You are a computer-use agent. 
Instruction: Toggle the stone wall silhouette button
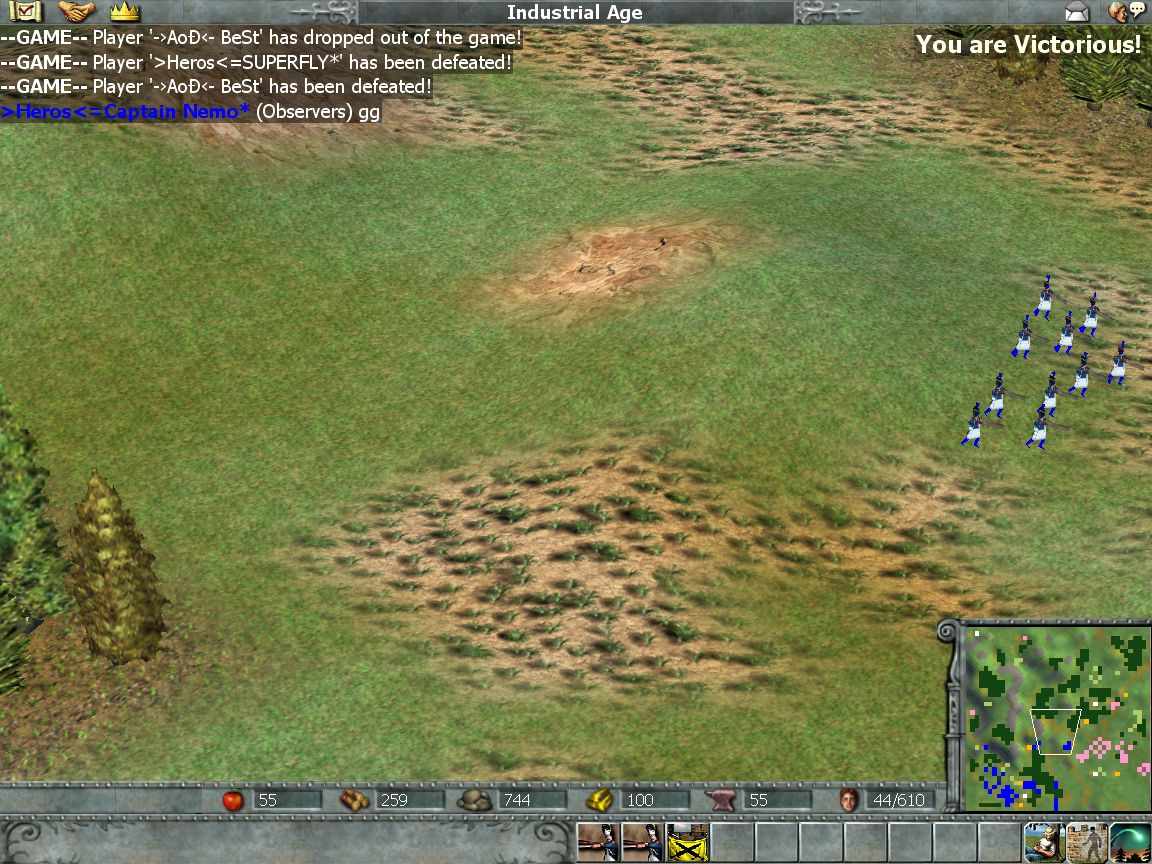click(x=1087, y=842)
